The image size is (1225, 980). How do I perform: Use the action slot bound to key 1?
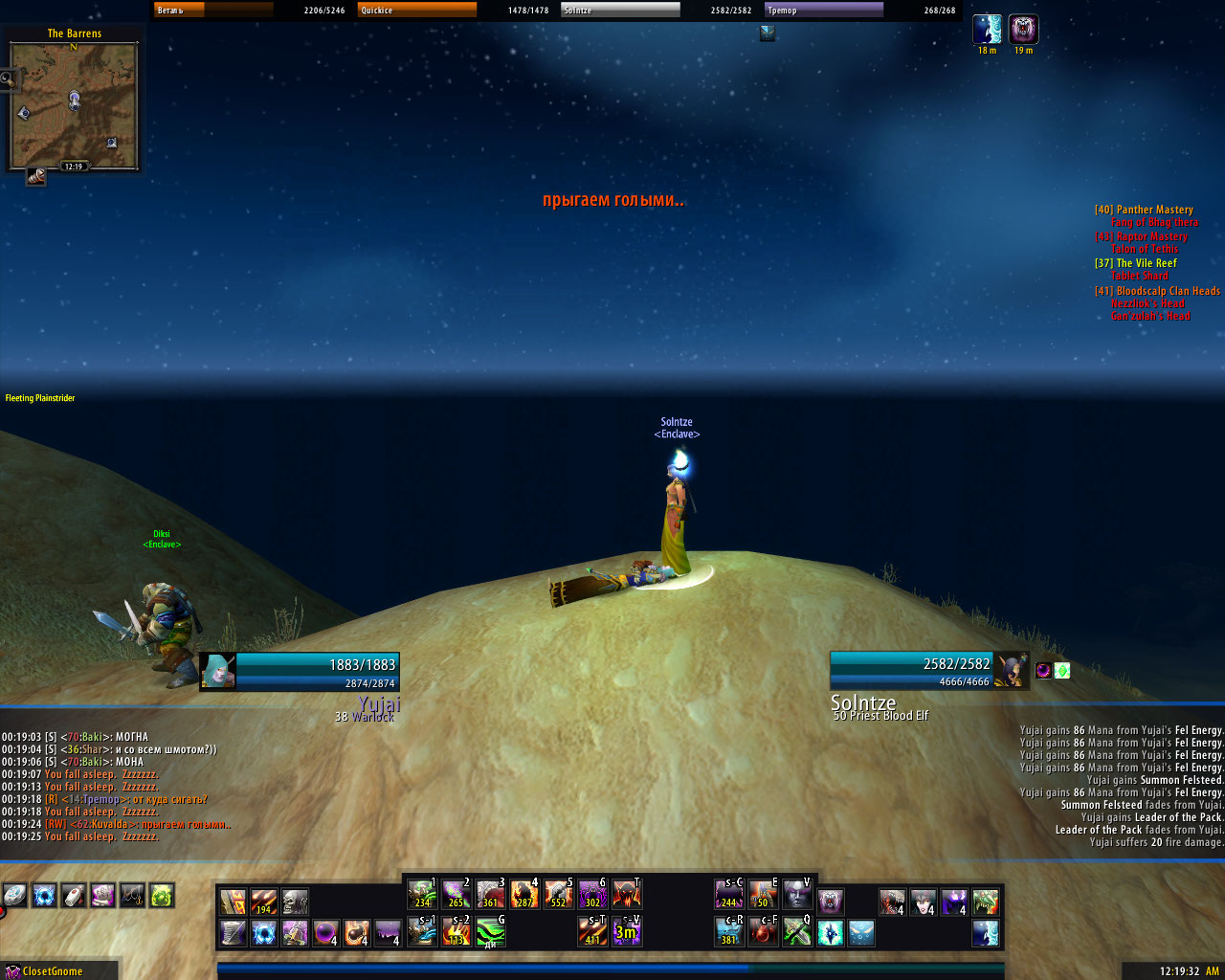pos(422,895)
